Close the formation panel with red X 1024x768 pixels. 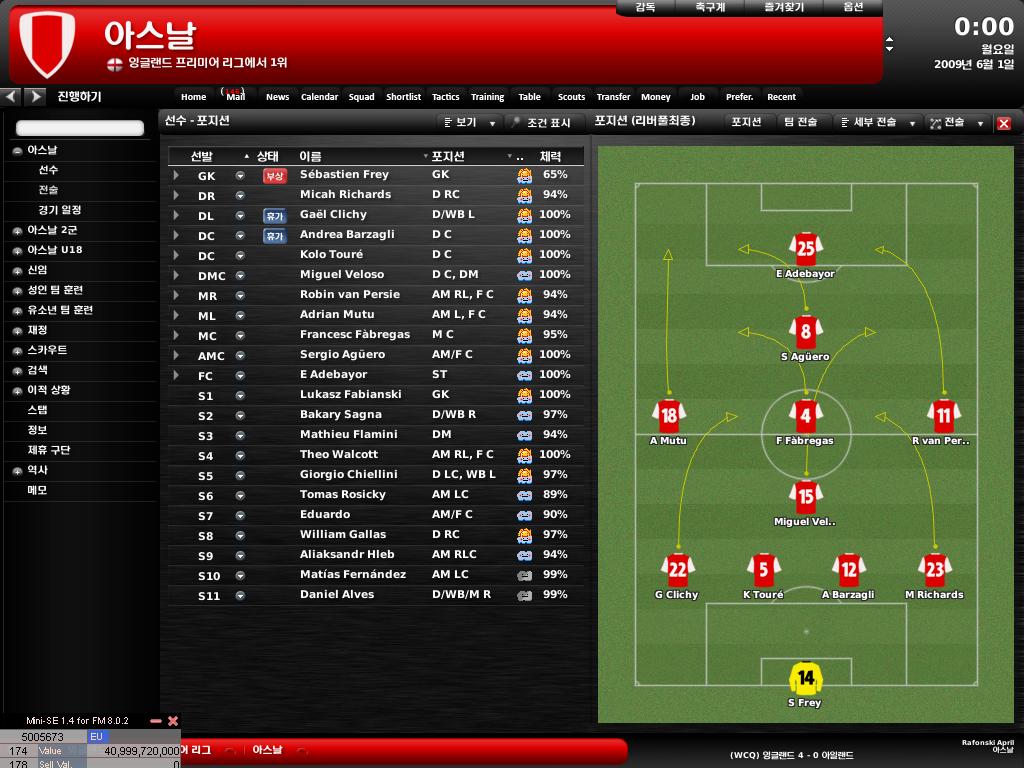coord(1004,124)
